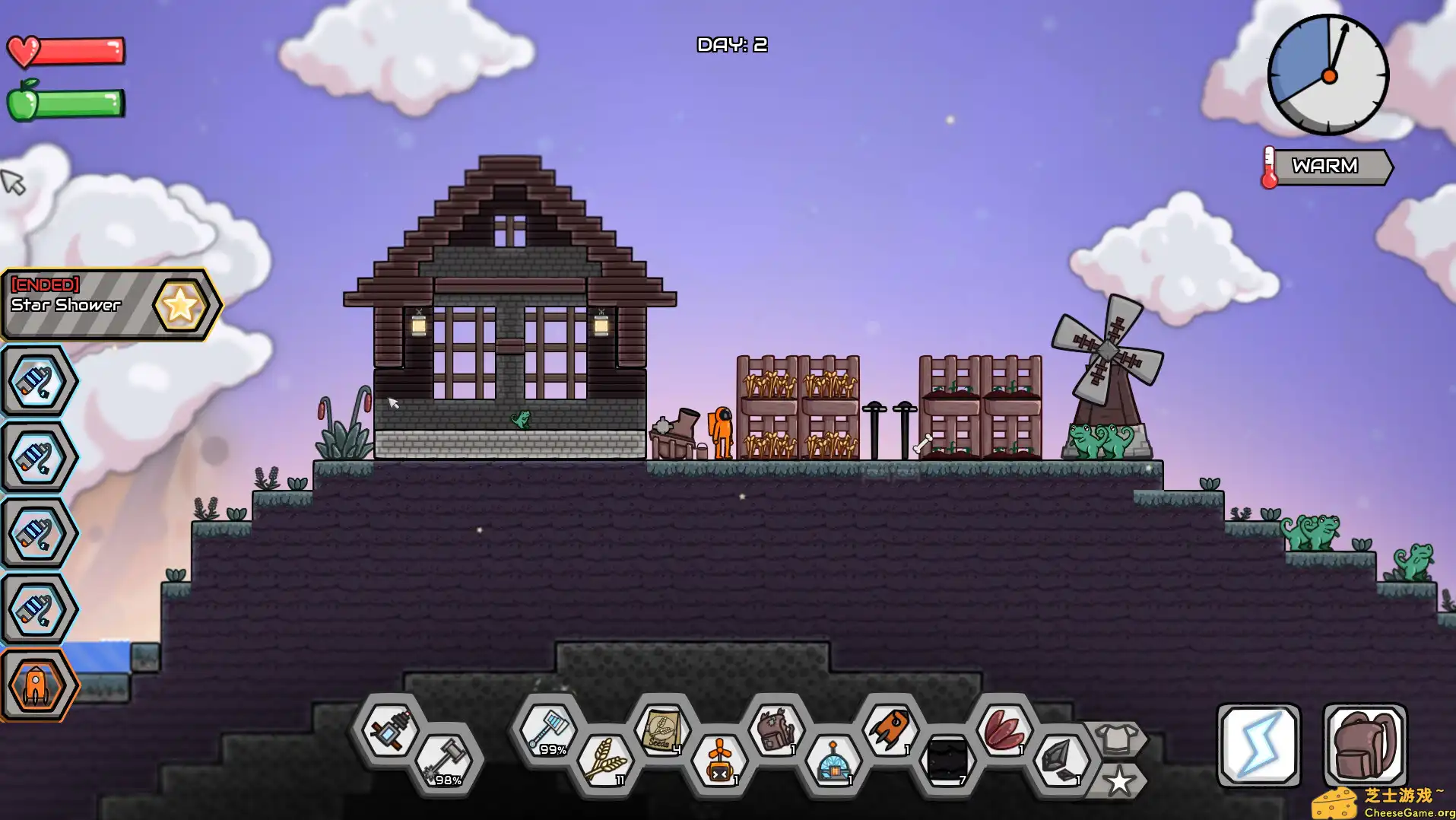Viewport: 1456px width, 820px height.
Task: Open the backpack inventory button
Action: [x=1365, y=745]
